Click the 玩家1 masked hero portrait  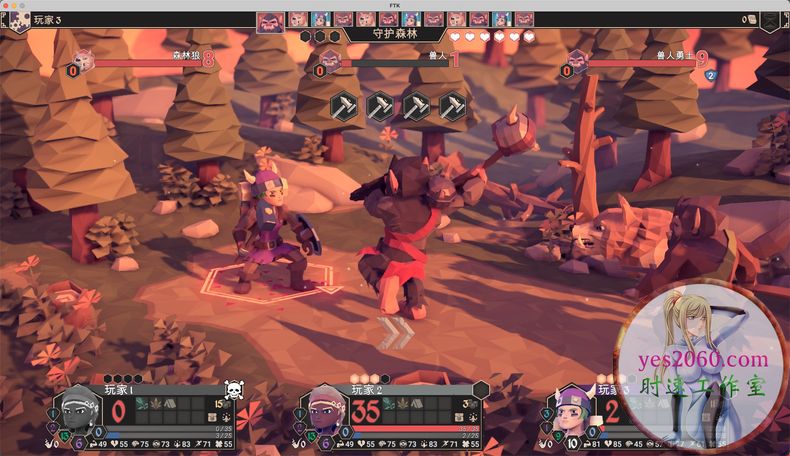click(x=76, y=410)
